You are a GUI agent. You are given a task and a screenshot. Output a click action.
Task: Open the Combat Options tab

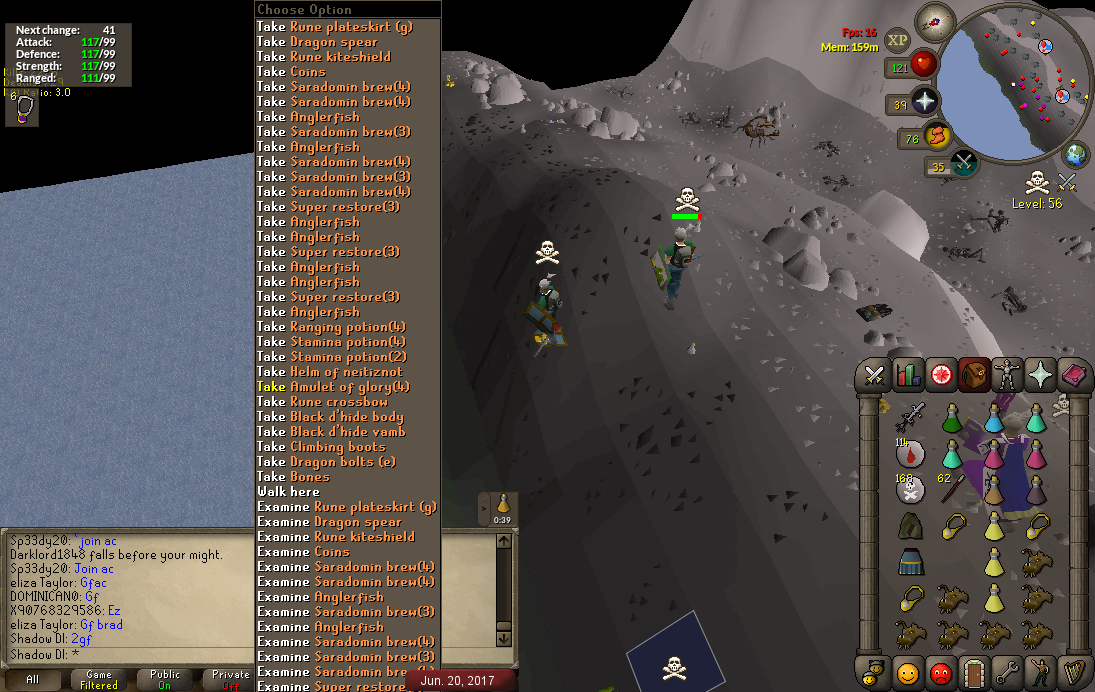point(875,375)
